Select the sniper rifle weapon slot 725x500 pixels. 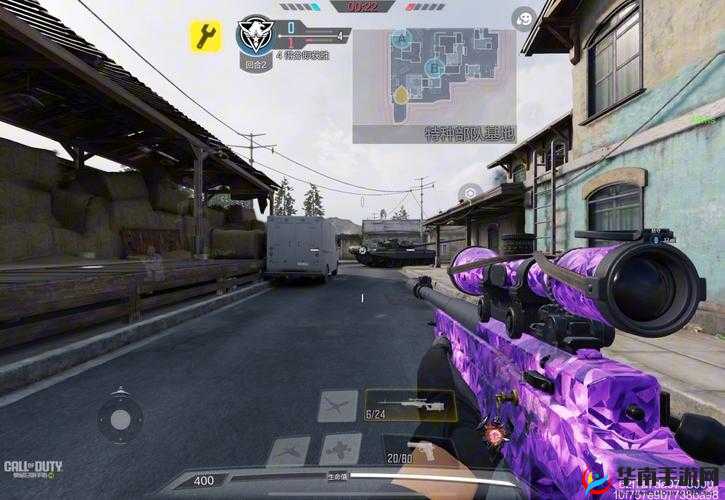pyautogui.click(x=409, y=405)
